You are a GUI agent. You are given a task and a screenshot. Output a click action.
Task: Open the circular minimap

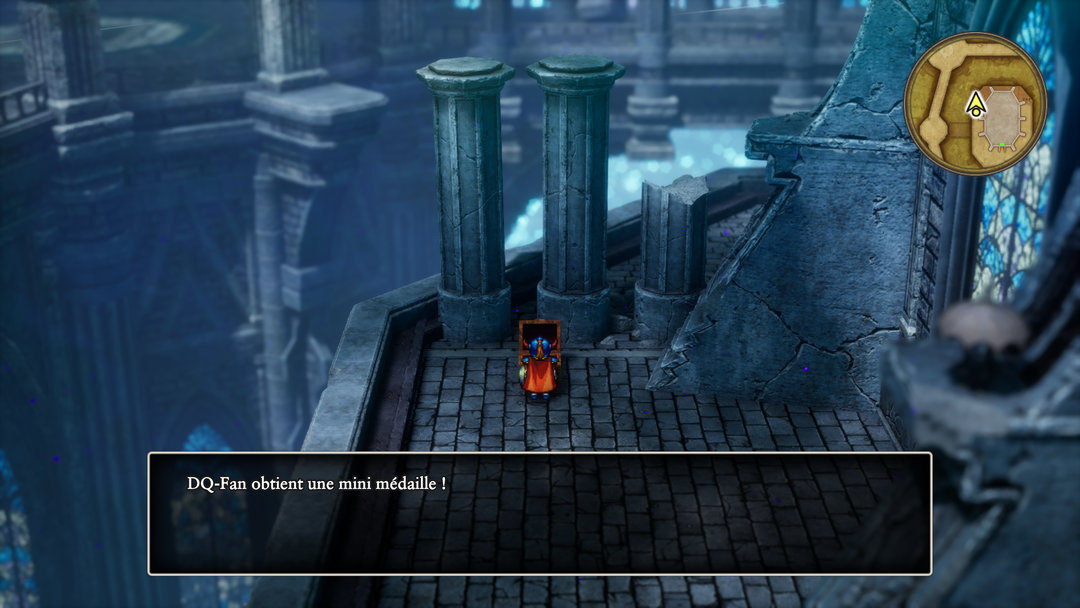point(975,103)
